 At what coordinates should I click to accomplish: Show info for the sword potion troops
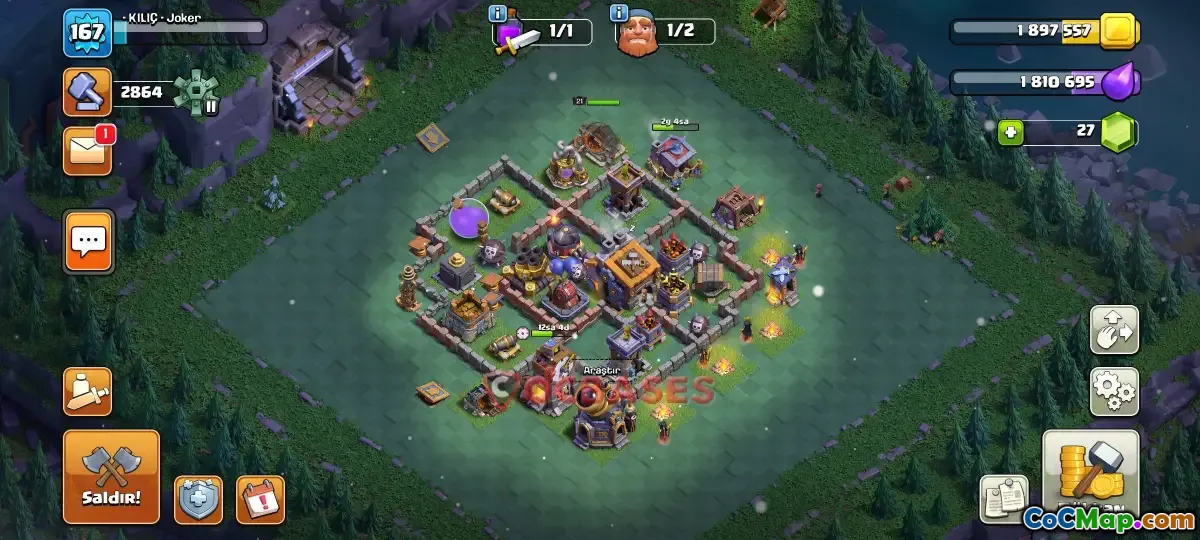[x=497, y=14]
